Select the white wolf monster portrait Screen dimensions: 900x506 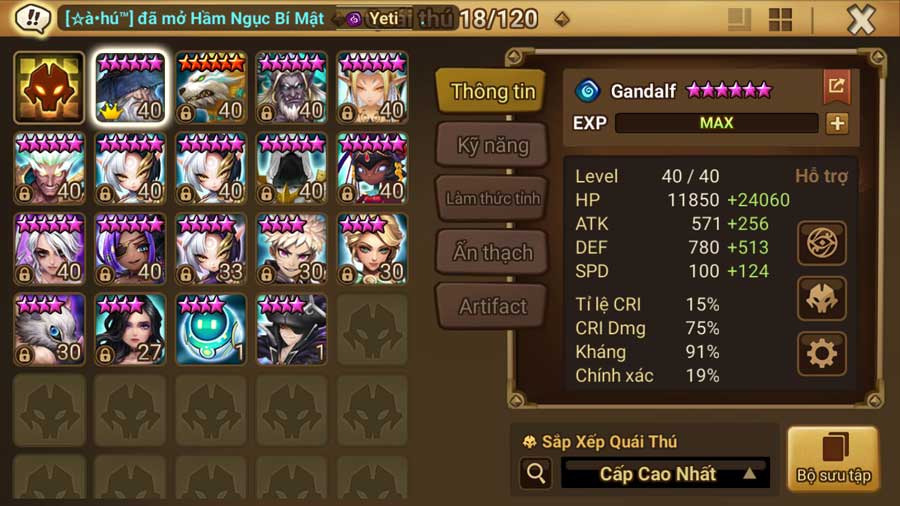[211, 87]
